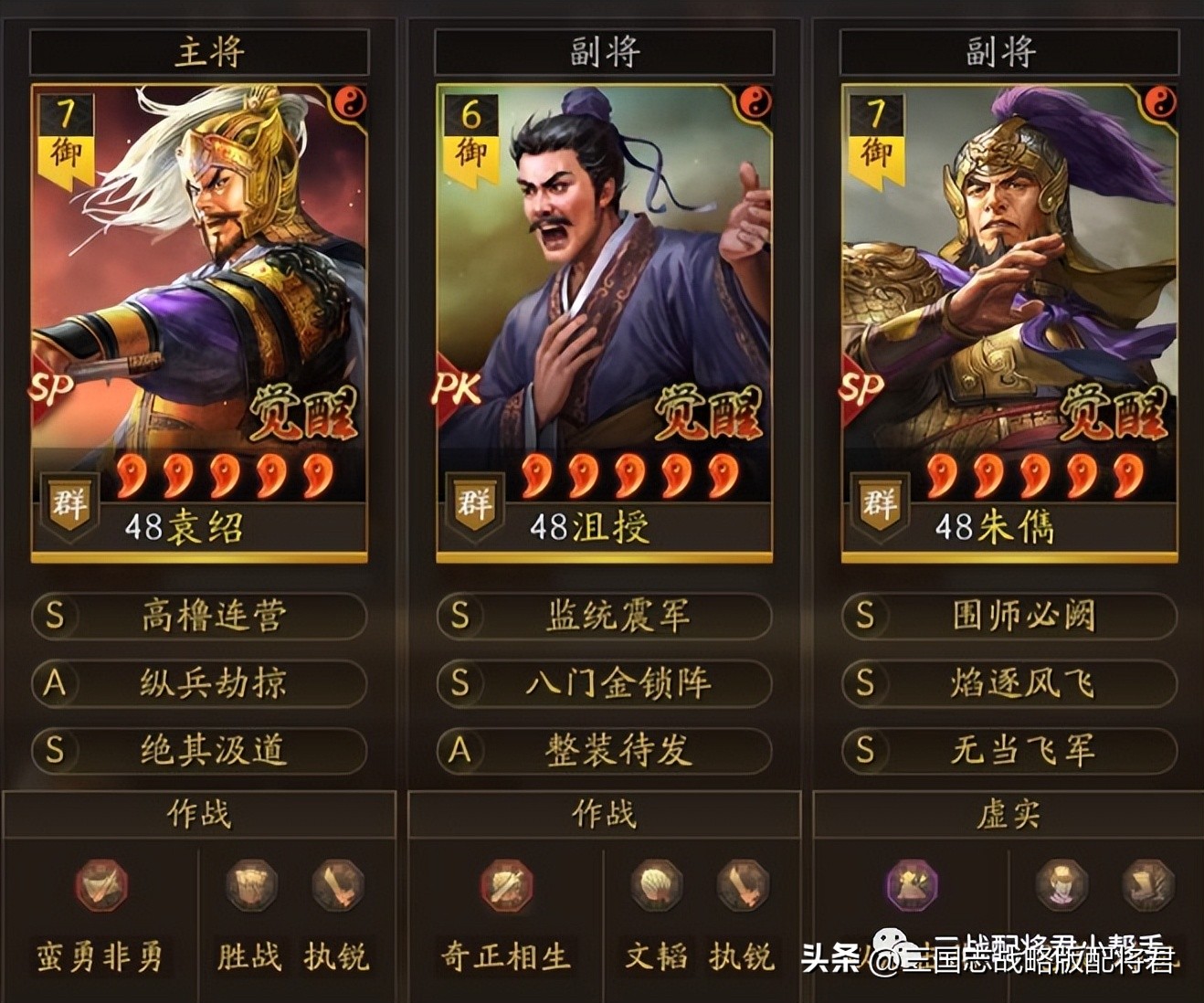Select the 高橹连营 S skill entry
Image resolution: width=1204 pixels, height=1003 pixels.
pyautogui.click(x=197, y=617)
